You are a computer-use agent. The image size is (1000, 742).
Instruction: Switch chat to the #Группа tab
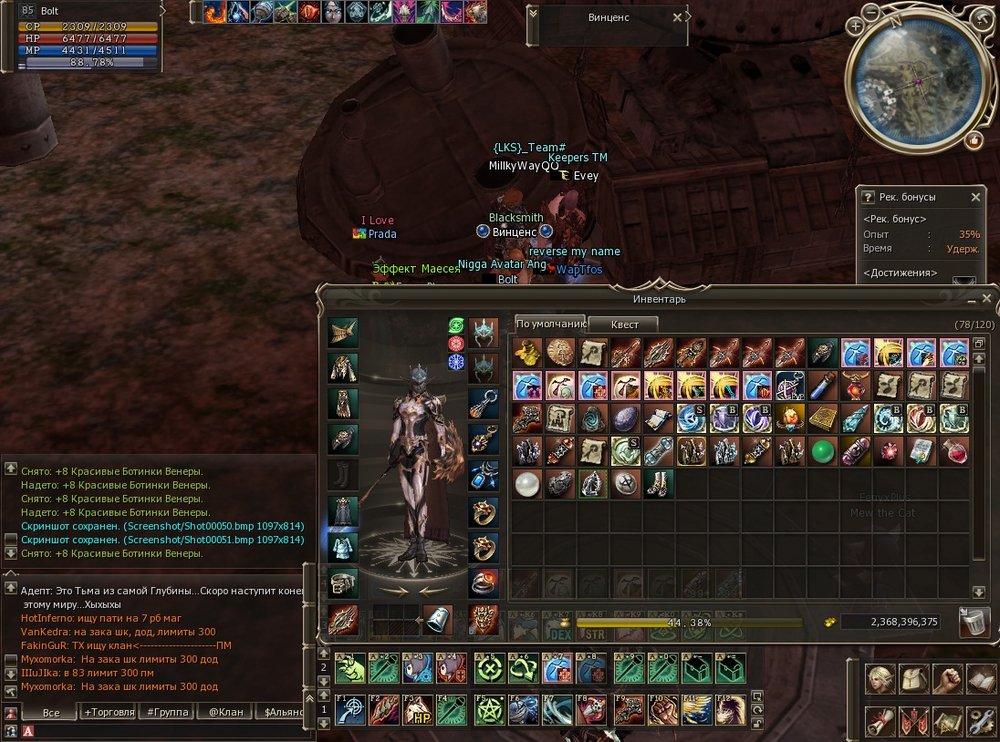(167, 712)
